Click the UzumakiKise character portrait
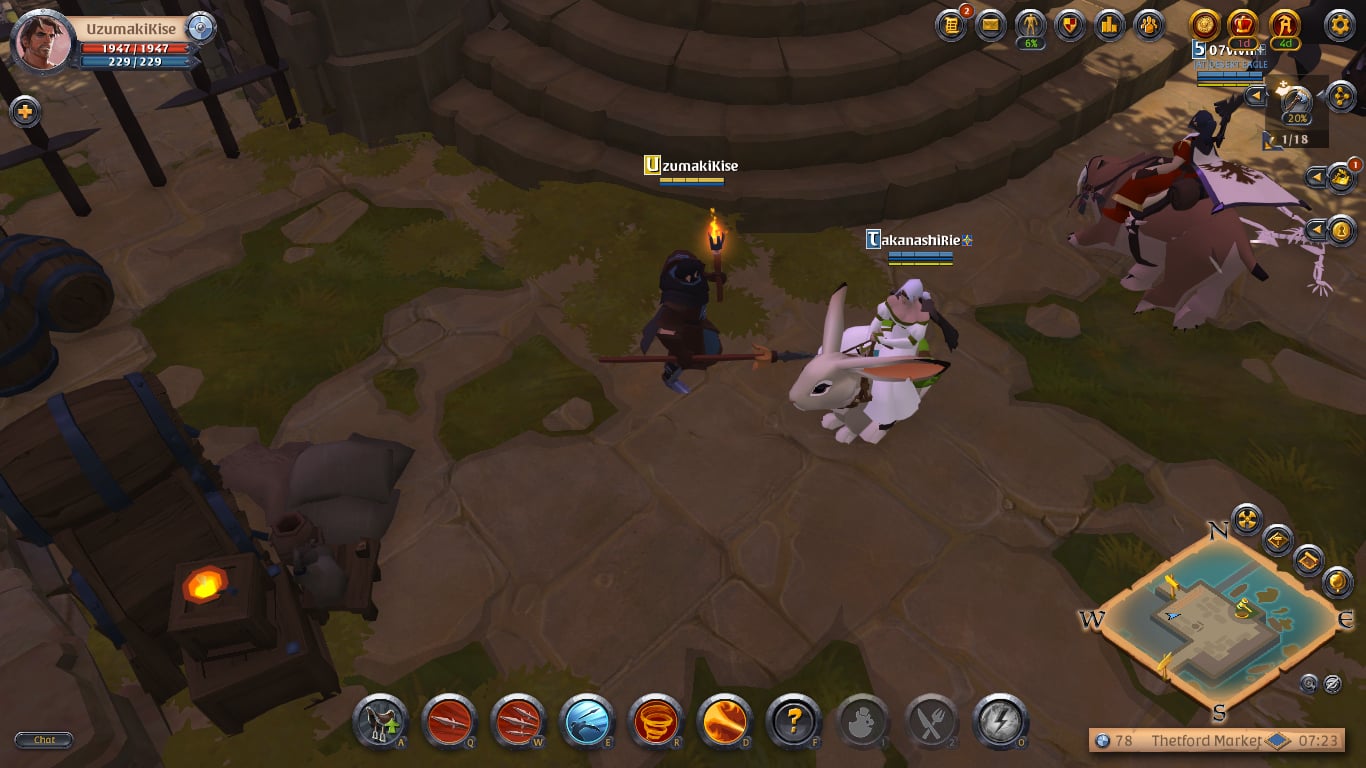1366x768 pixels. [44, 41]
